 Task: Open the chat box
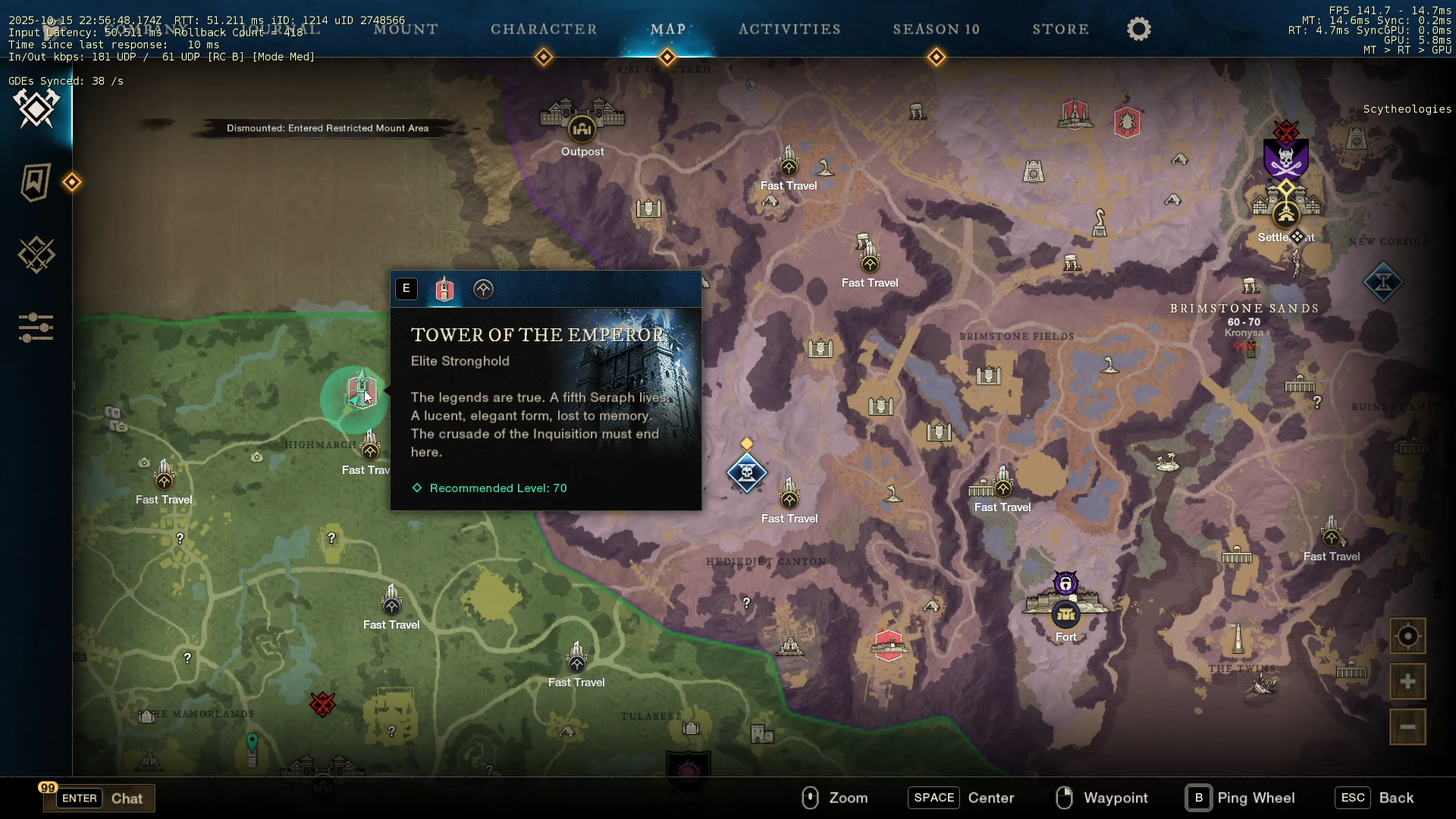100,798
